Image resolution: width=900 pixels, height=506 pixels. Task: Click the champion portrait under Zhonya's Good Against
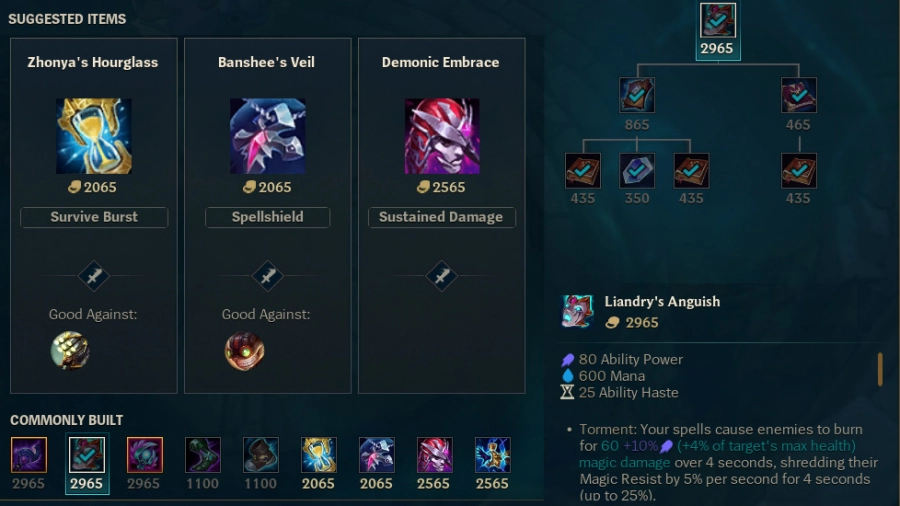pyautogui.click(x=70, y=350)
